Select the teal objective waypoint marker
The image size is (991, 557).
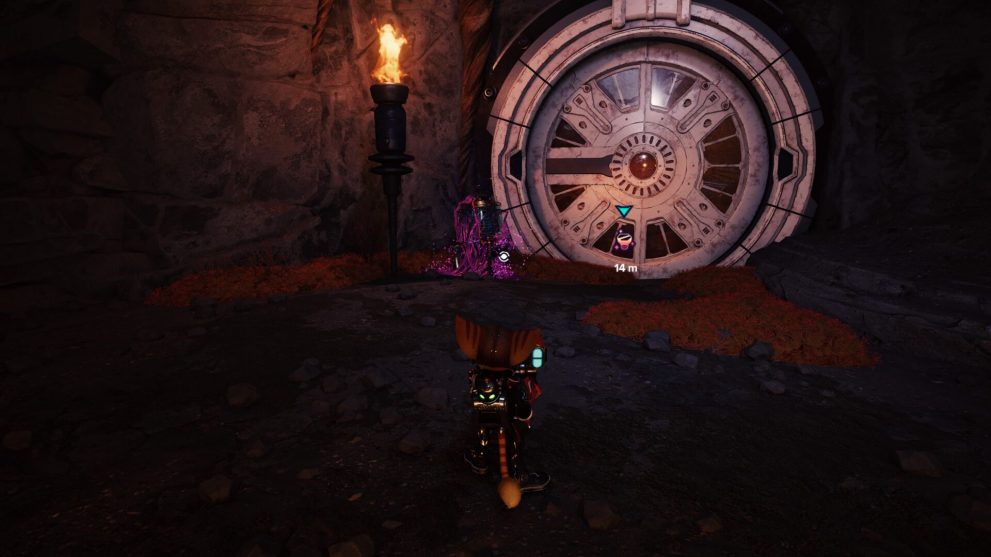[x=624, y=212]
